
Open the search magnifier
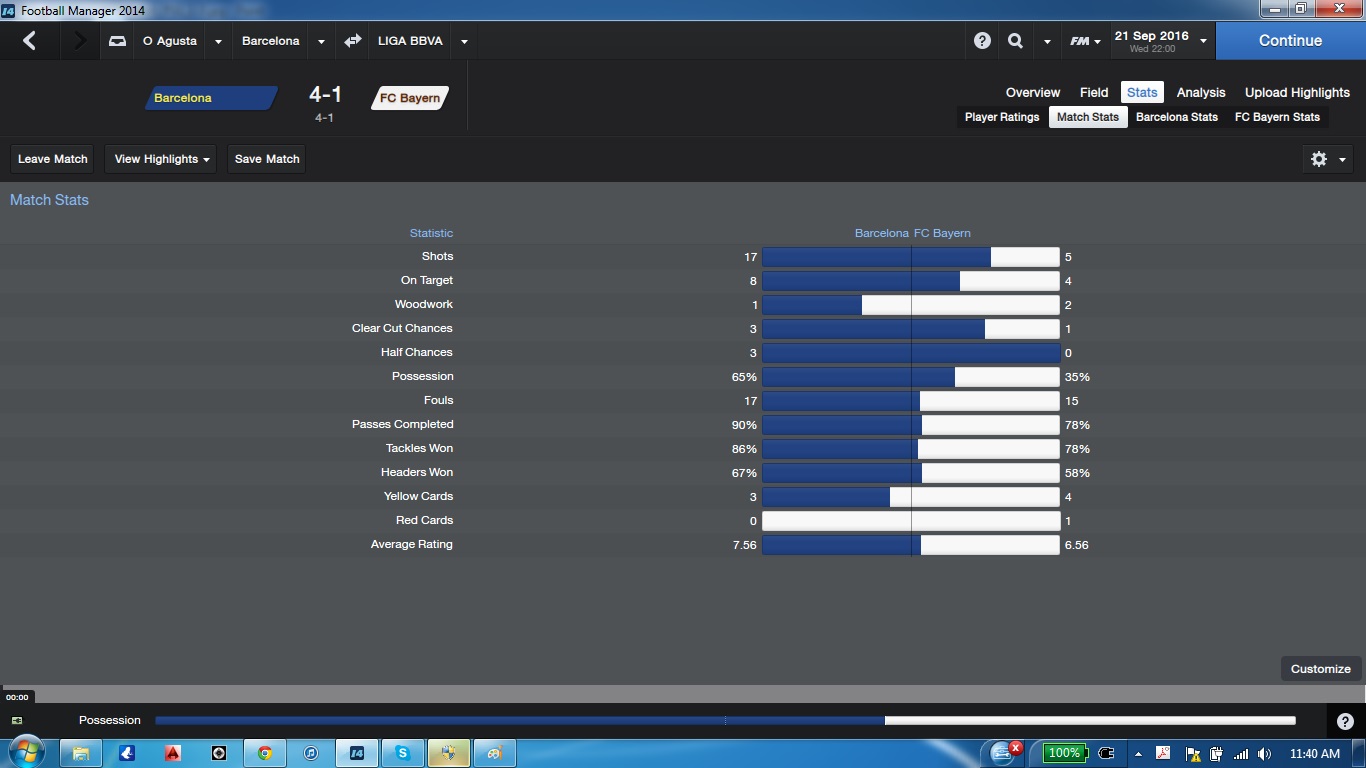[x=1015, y=41]
